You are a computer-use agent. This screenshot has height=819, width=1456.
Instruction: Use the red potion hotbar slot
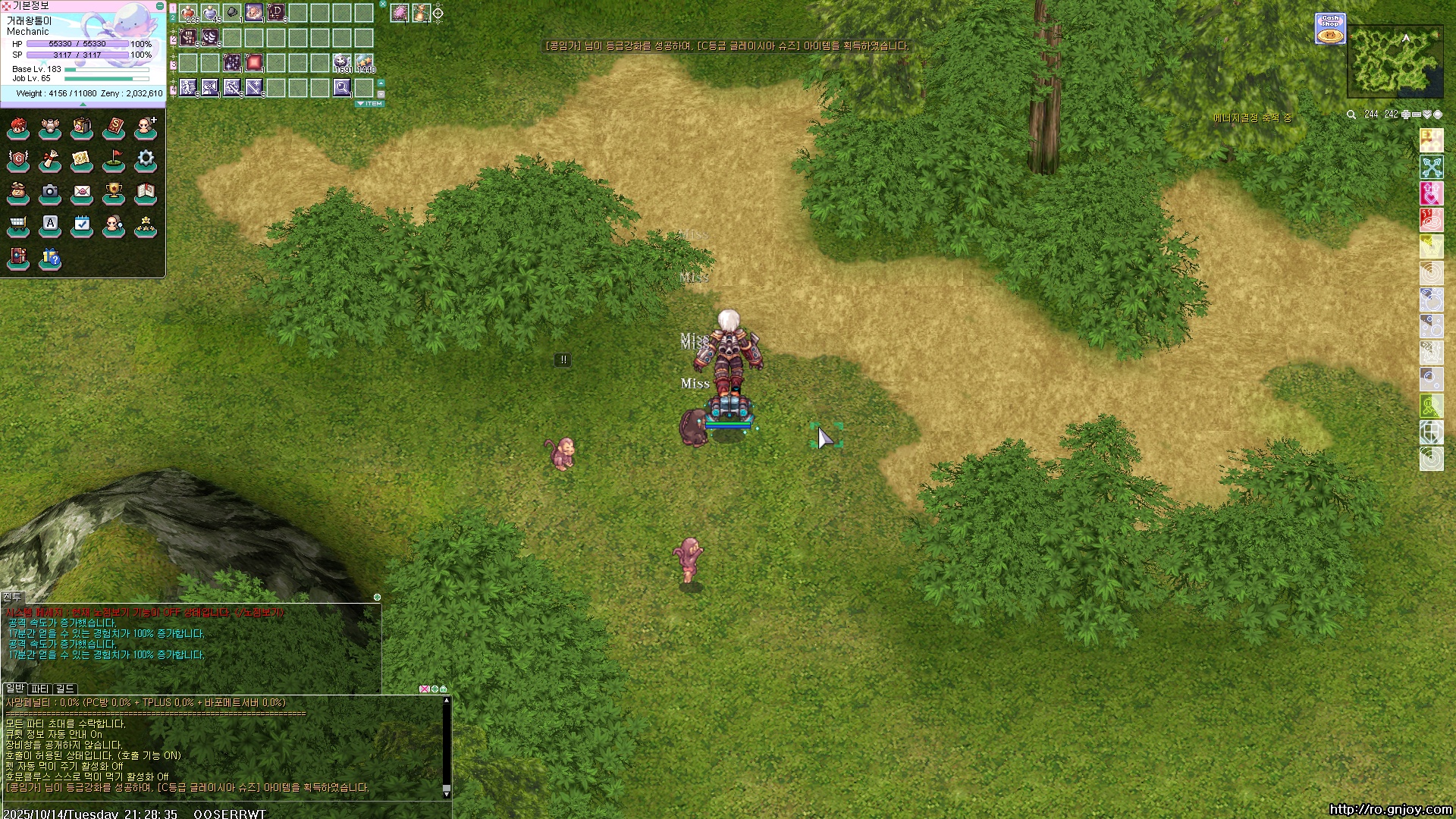(x=188, y=13)
